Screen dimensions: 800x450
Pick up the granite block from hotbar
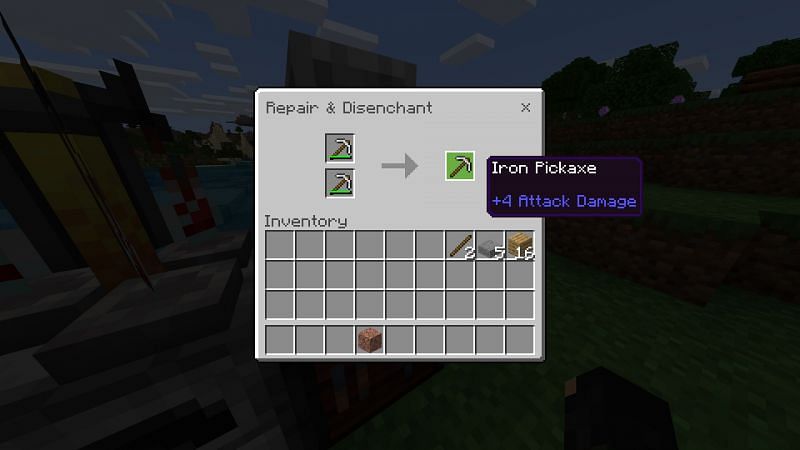370,340
